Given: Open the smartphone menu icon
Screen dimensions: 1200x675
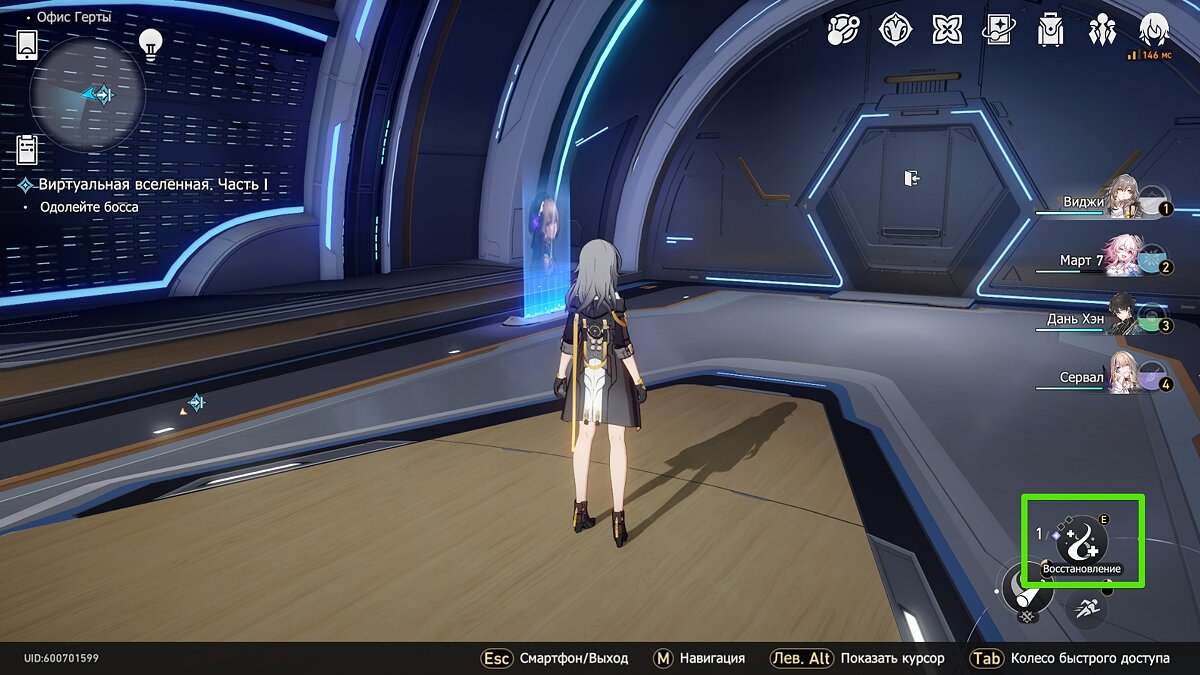Looking at the screenshot, I should tap(27, 45).
